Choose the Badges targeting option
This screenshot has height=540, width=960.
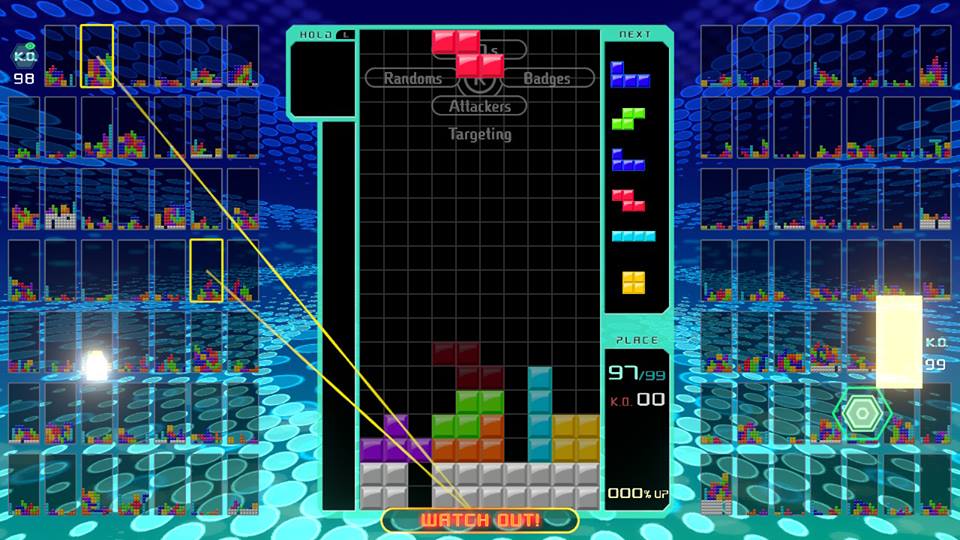546,78
